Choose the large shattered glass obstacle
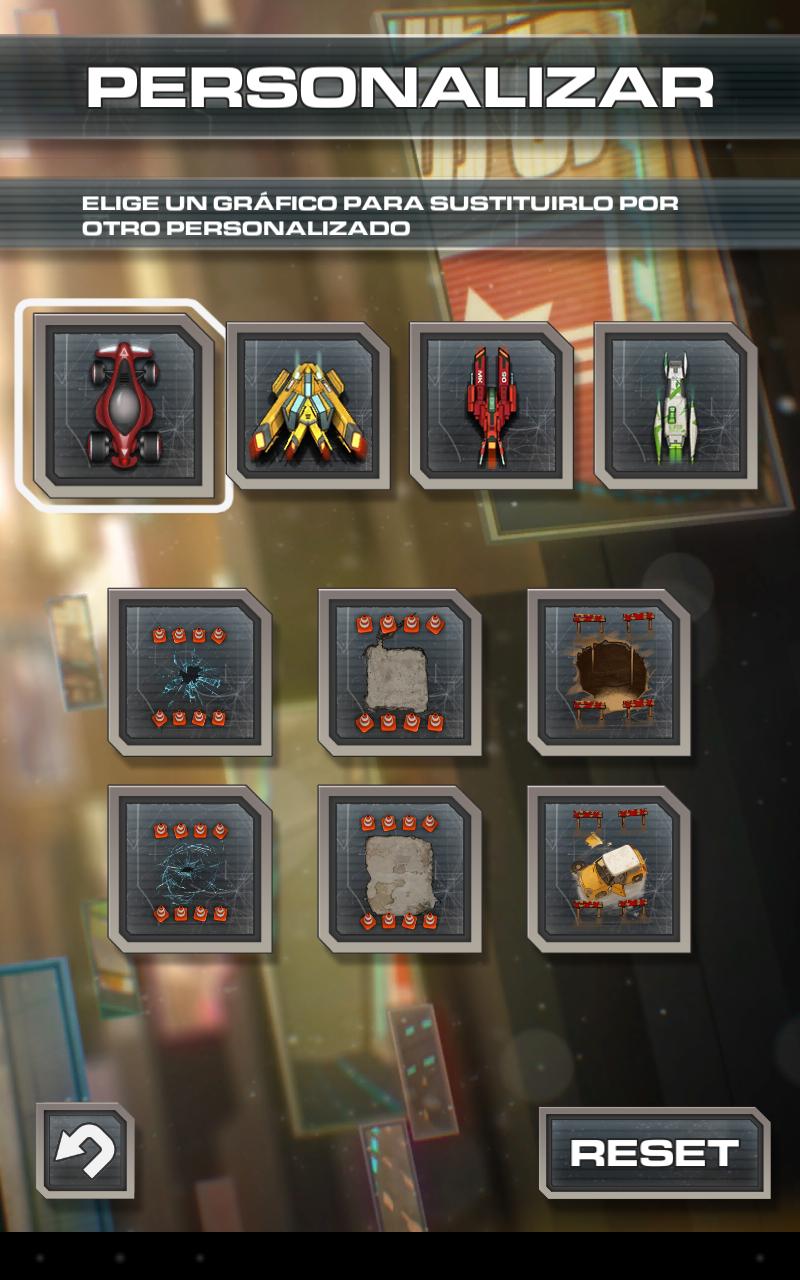Image resolution: width=800 pixels, height=1280 pixels. pos(189,868)
